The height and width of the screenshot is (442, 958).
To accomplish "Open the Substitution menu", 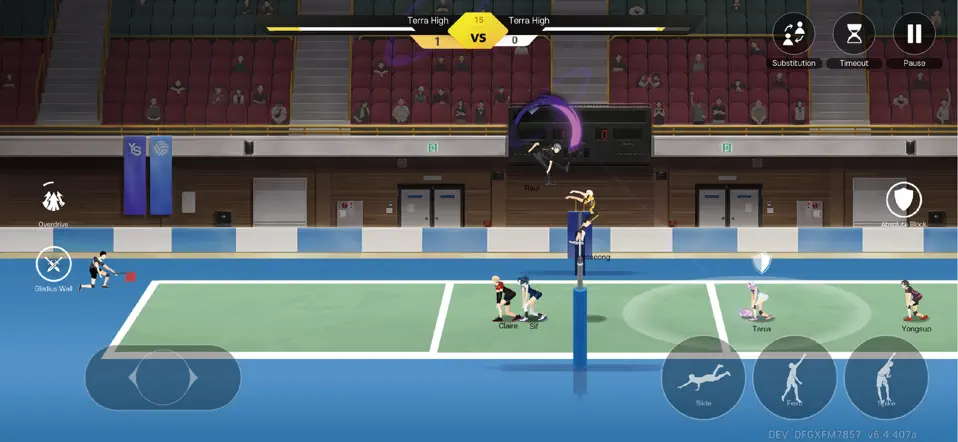I will (793, 35).
